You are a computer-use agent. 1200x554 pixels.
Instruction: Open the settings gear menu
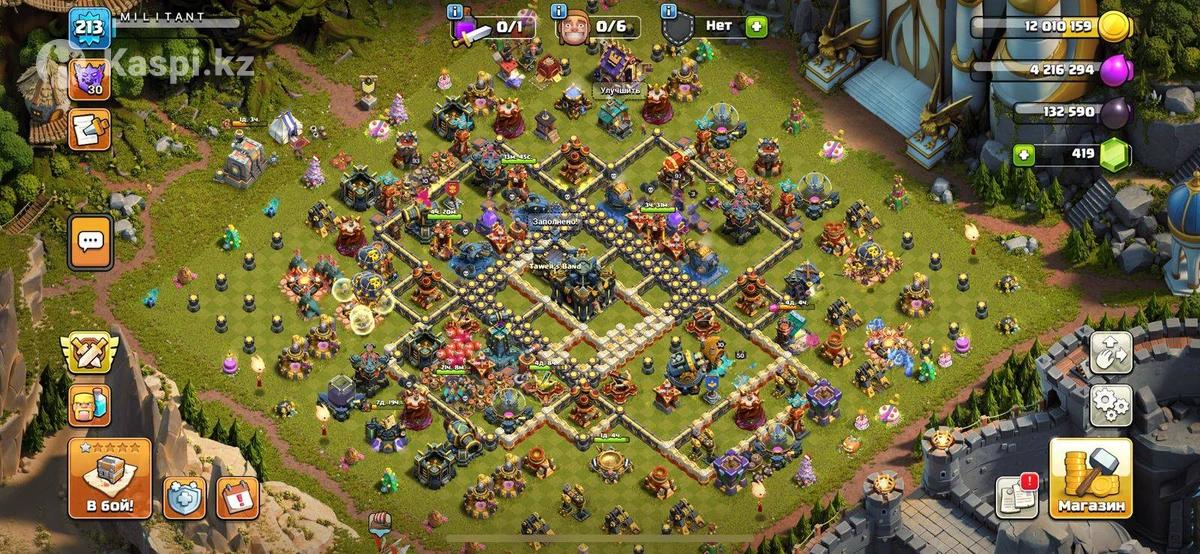pyautogui.click(x=1110, y=405)
